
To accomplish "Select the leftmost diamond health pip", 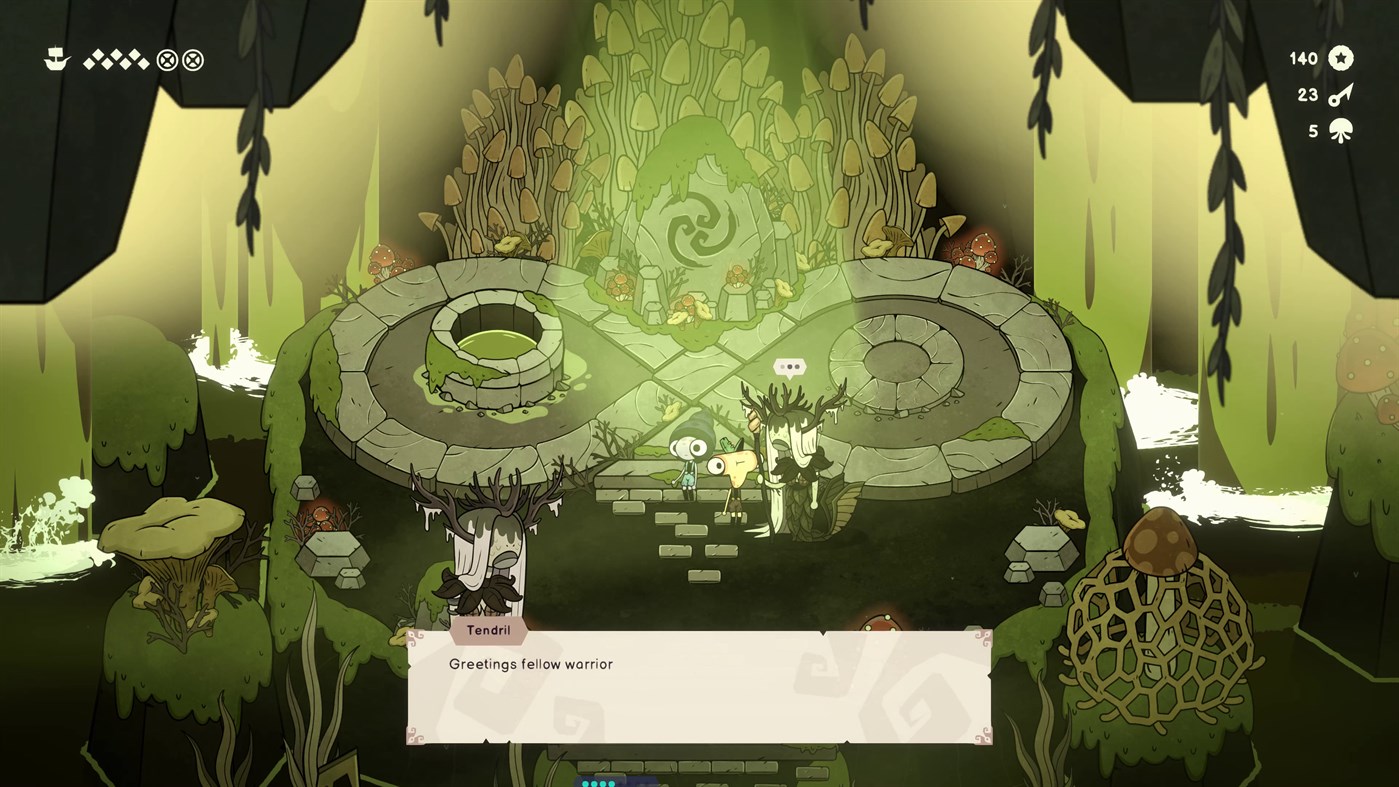I will coord(88,62).
